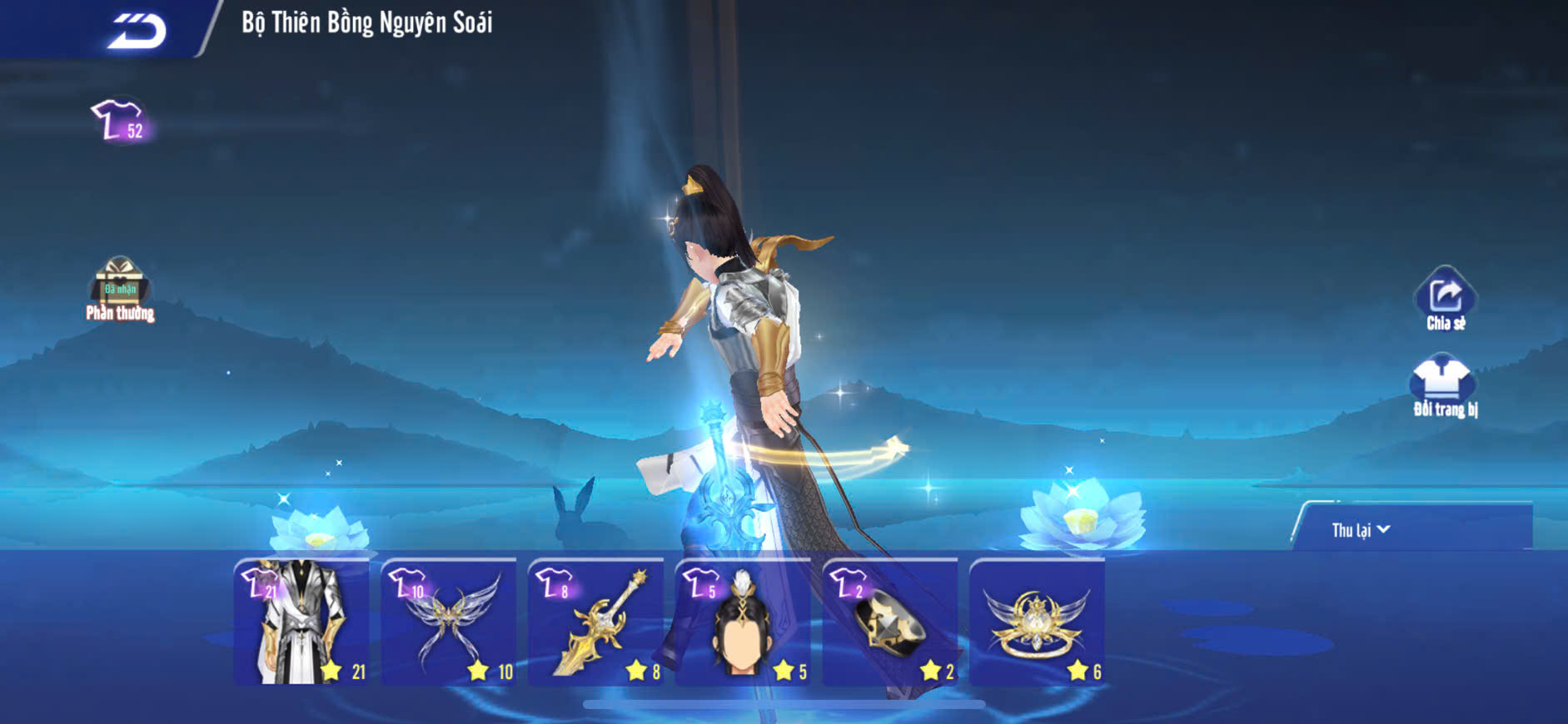
Task: Select the black hairstyle slot
Action: tap(743, 622)
